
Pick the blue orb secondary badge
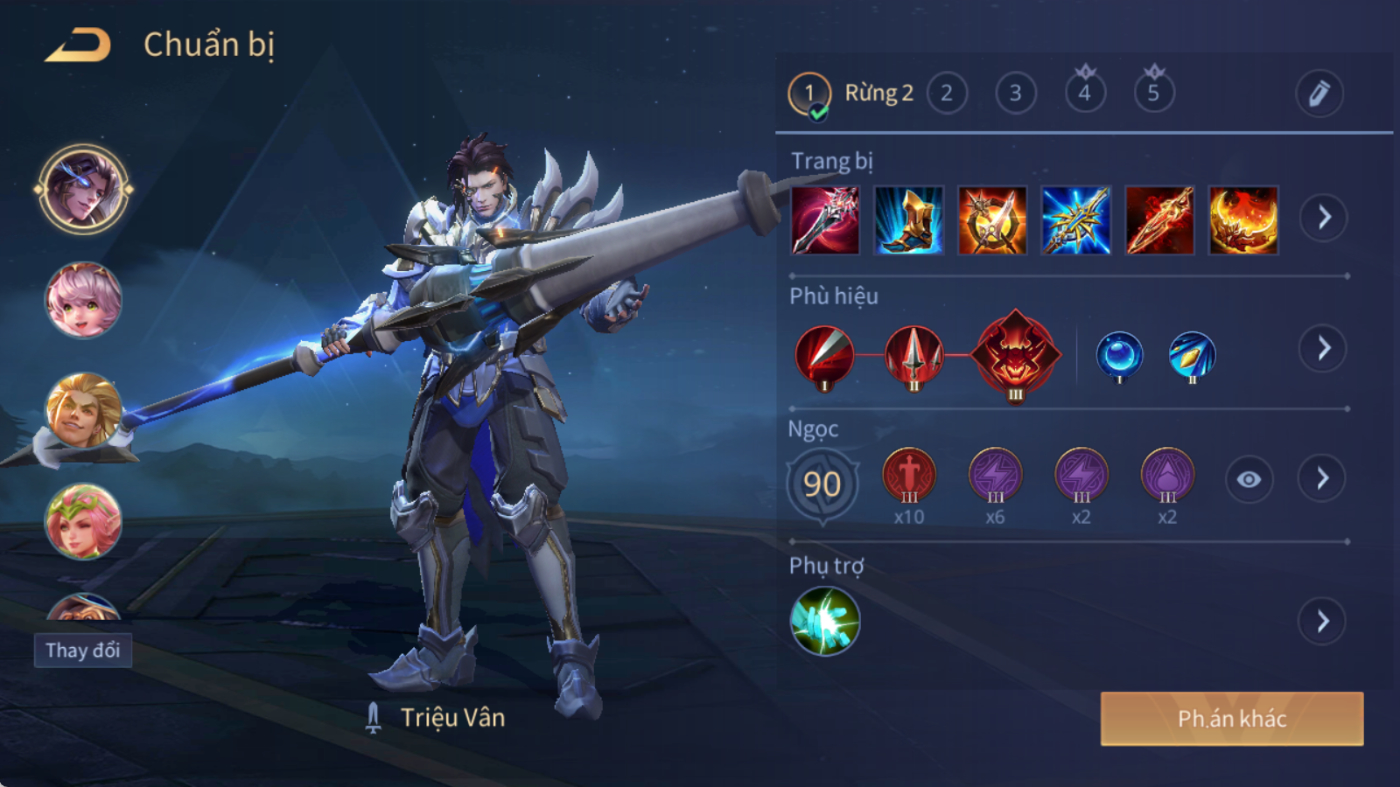pos(1119,355)
